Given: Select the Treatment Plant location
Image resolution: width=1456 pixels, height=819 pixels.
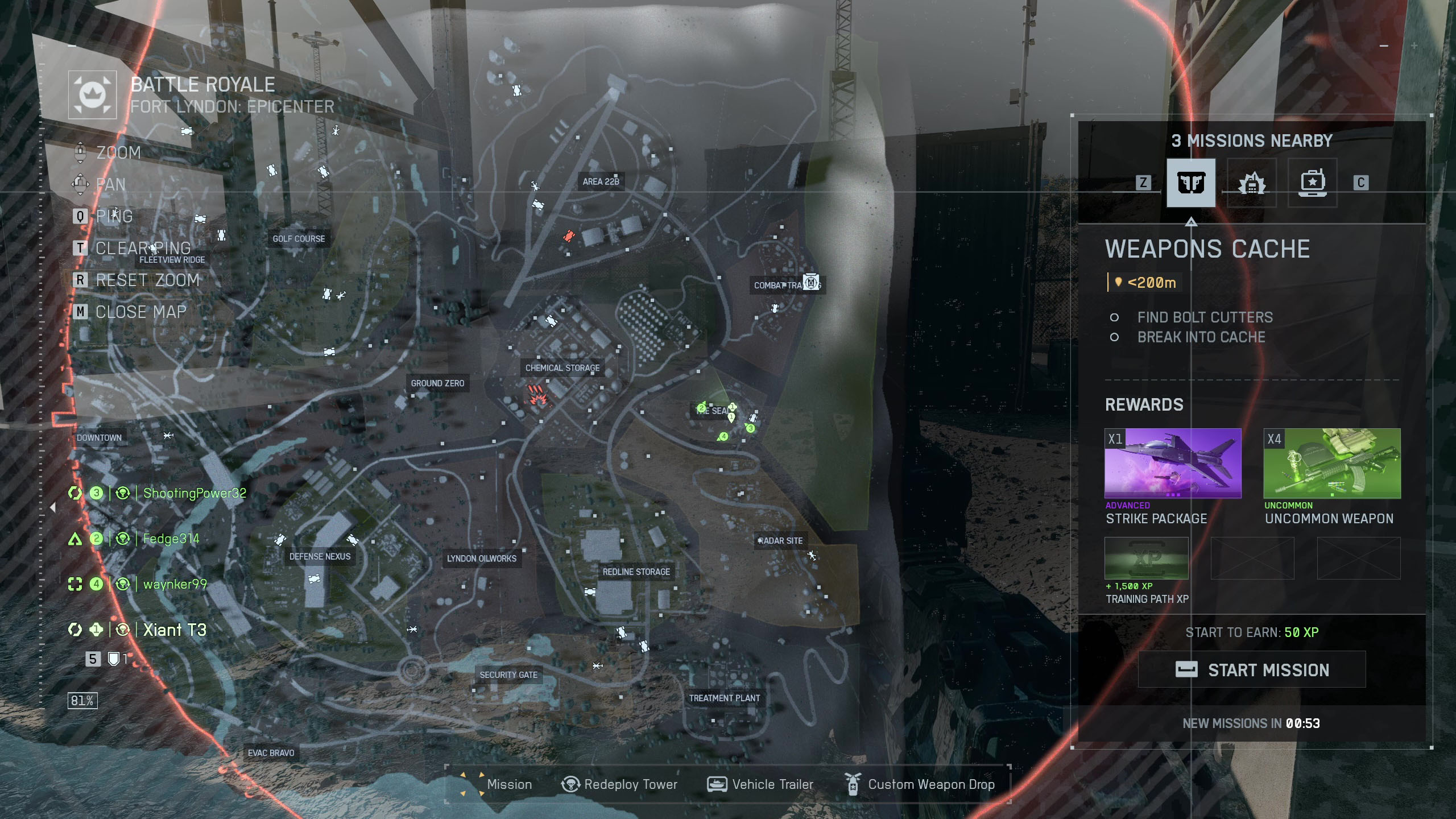Looking at the screenshot, I should (x=724, y=698).
